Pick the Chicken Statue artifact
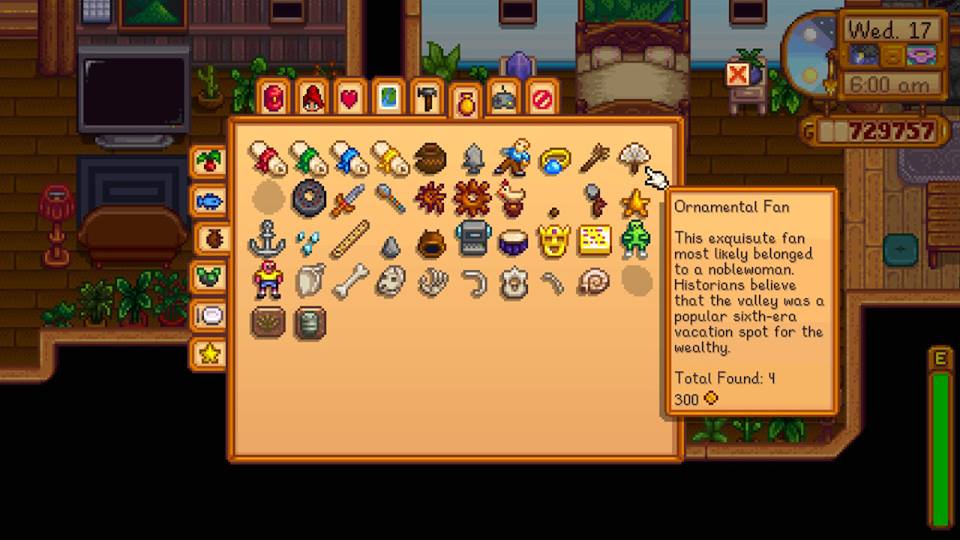960x540 pixels. coord(512,198)
